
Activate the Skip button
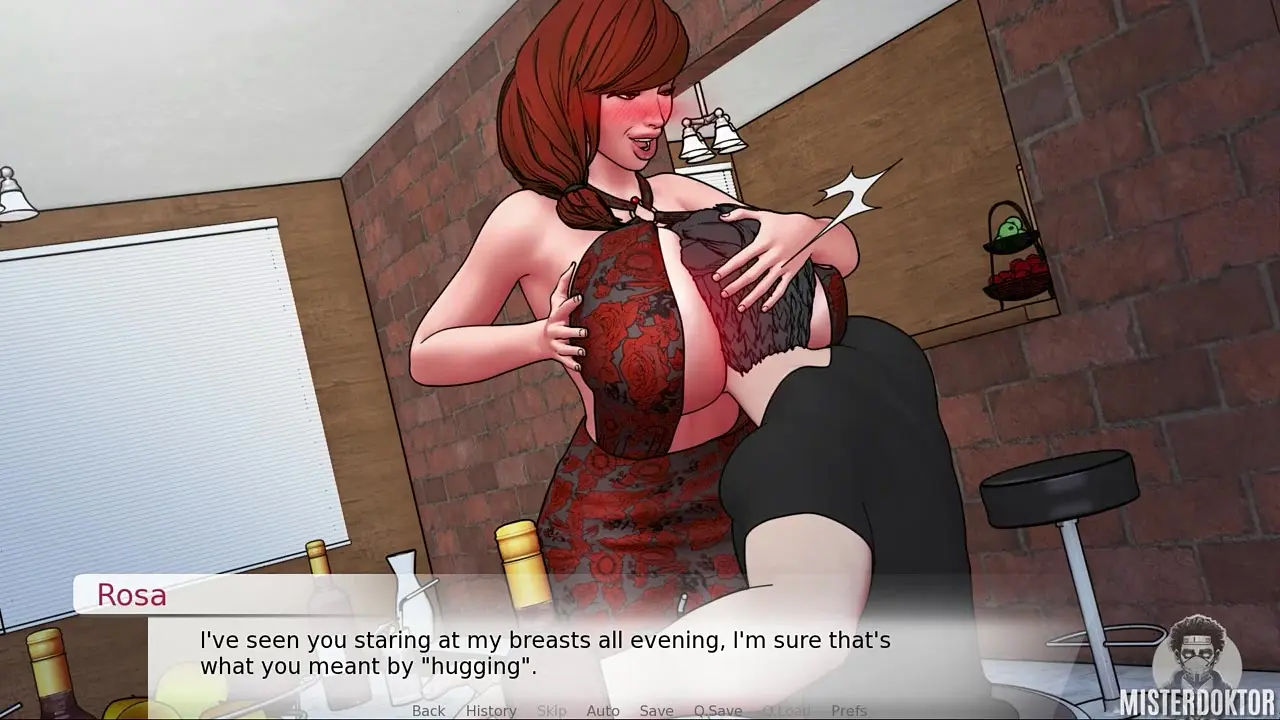(551, 711)
